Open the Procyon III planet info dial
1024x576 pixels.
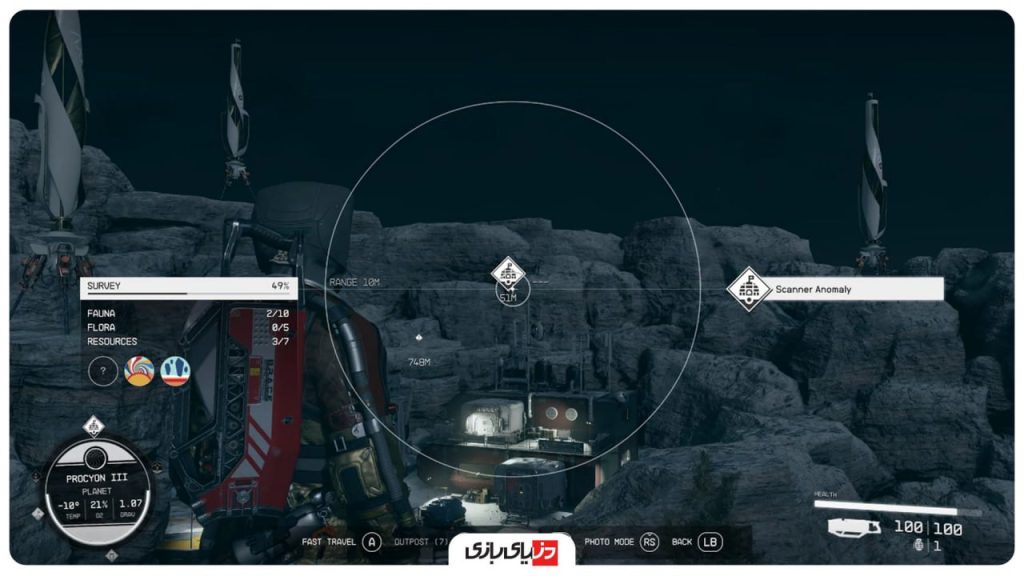96,491
